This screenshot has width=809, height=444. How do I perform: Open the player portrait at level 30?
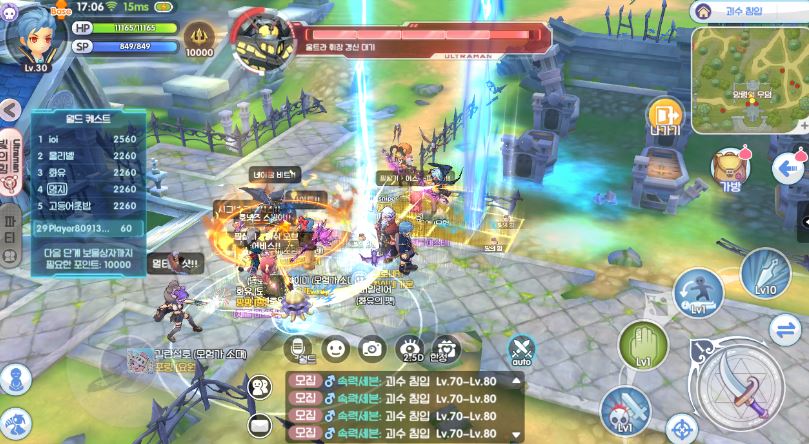point(29,35)
